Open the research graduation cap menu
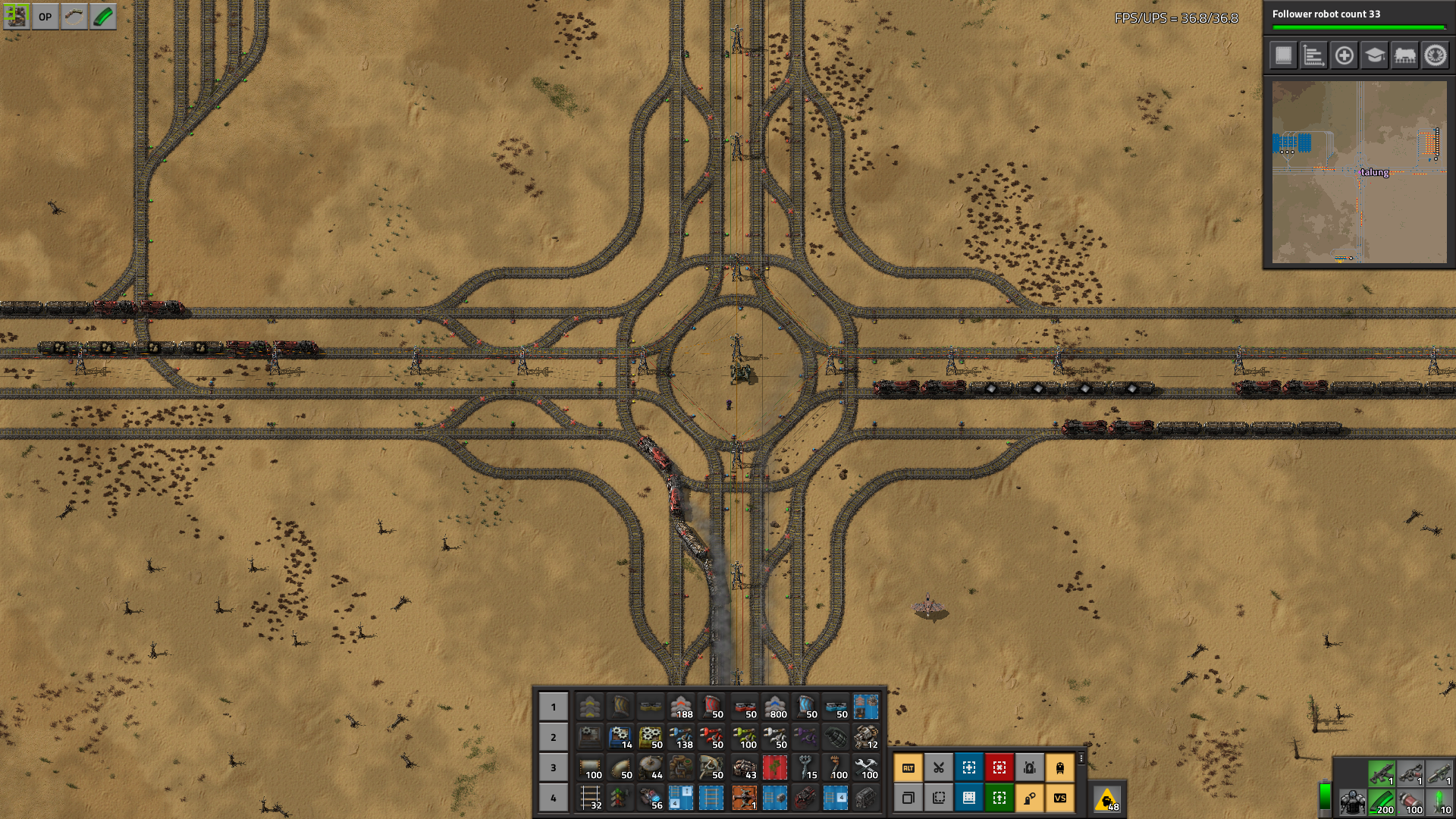This screenshot has height=819, width=1456. pos(1374,55)
